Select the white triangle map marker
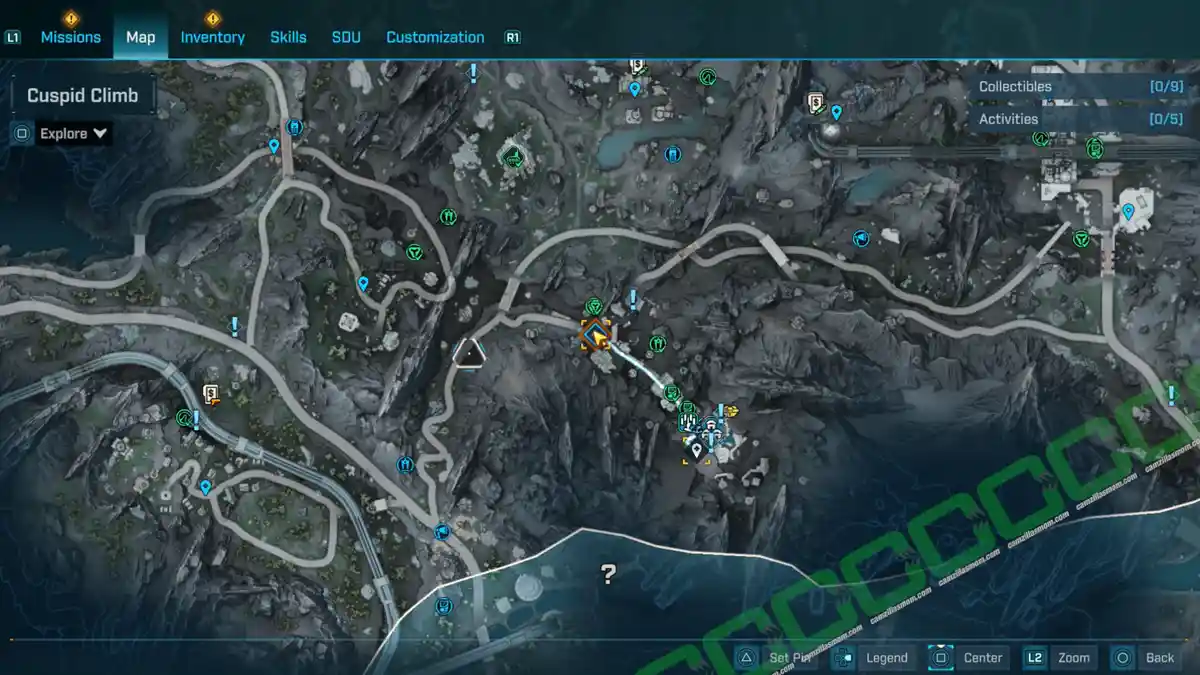Screen dimensions: 1200x675 [468, 352]
